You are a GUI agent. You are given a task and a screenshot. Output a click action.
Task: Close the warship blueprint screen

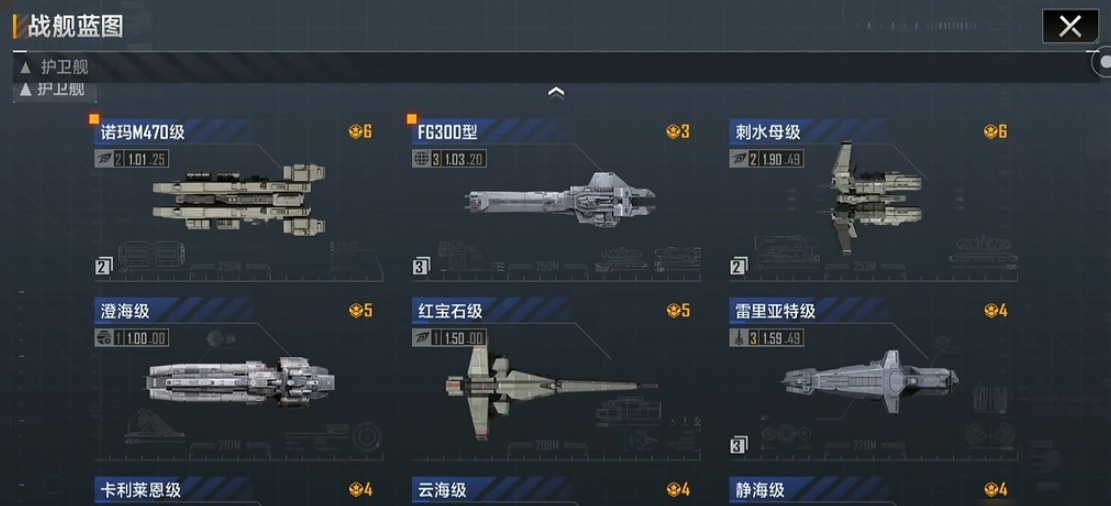click(1069, 26)
